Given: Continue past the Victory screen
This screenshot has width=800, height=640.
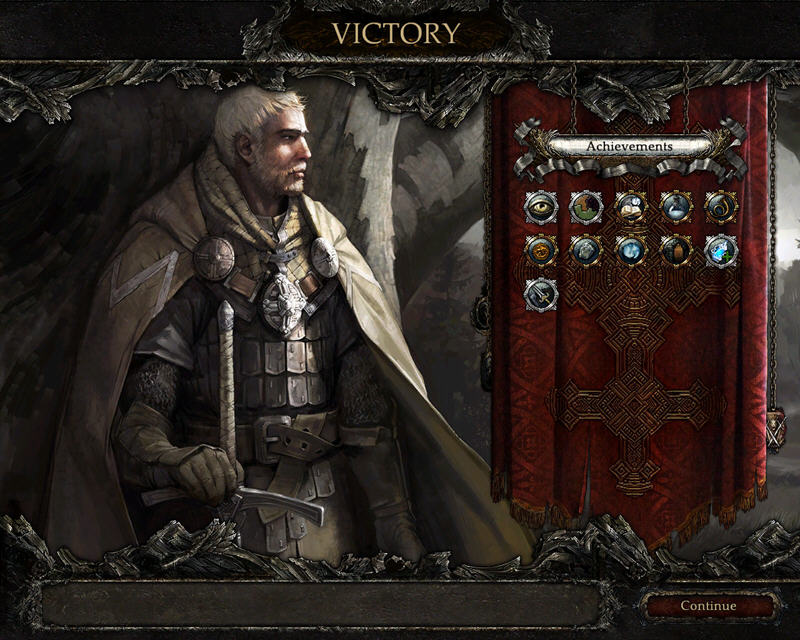Looking at the screenshot, I should (708, 605).
